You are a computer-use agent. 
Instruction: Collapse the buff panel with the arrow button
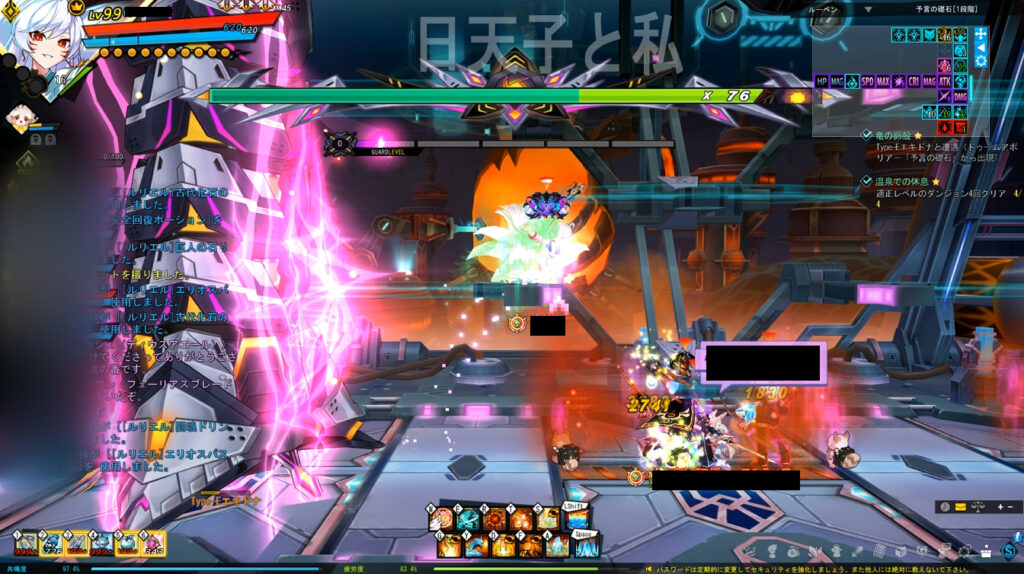pos(981,47)
